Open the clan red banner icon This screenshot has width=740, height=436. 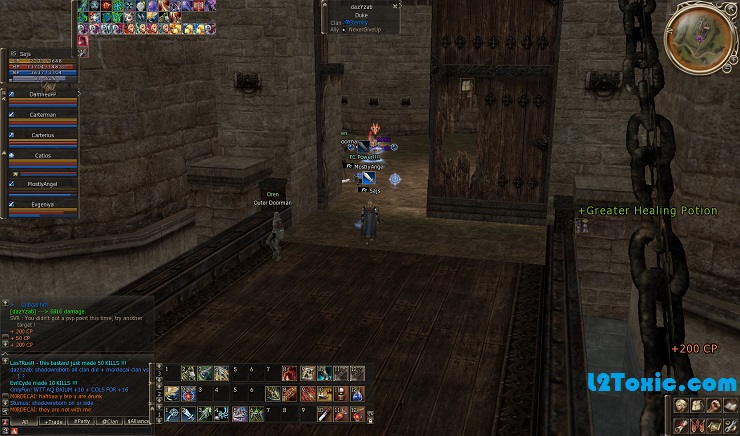pyautogui.click(x=697, y=424)
